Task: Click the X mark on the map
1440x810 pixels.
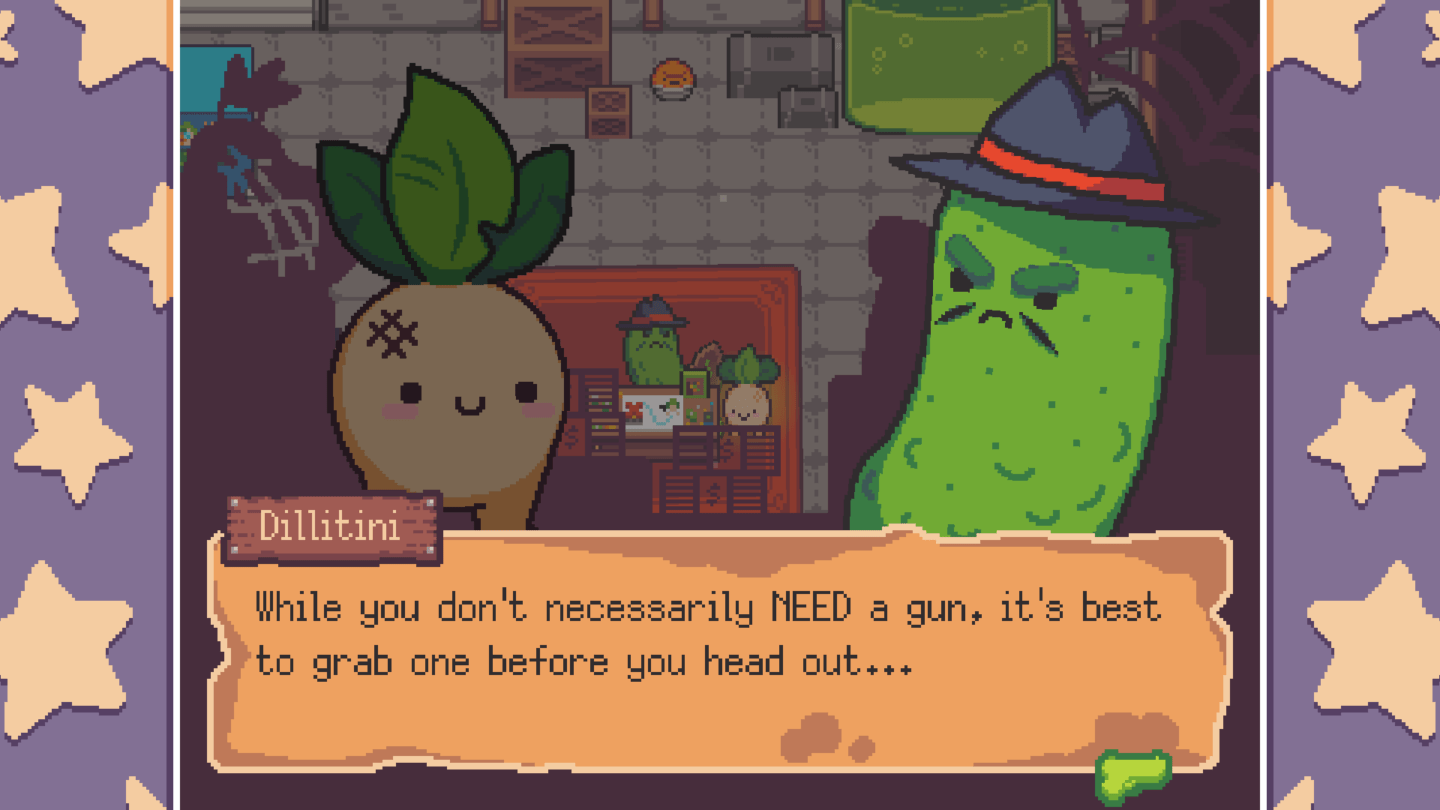Action: (632, 407)
